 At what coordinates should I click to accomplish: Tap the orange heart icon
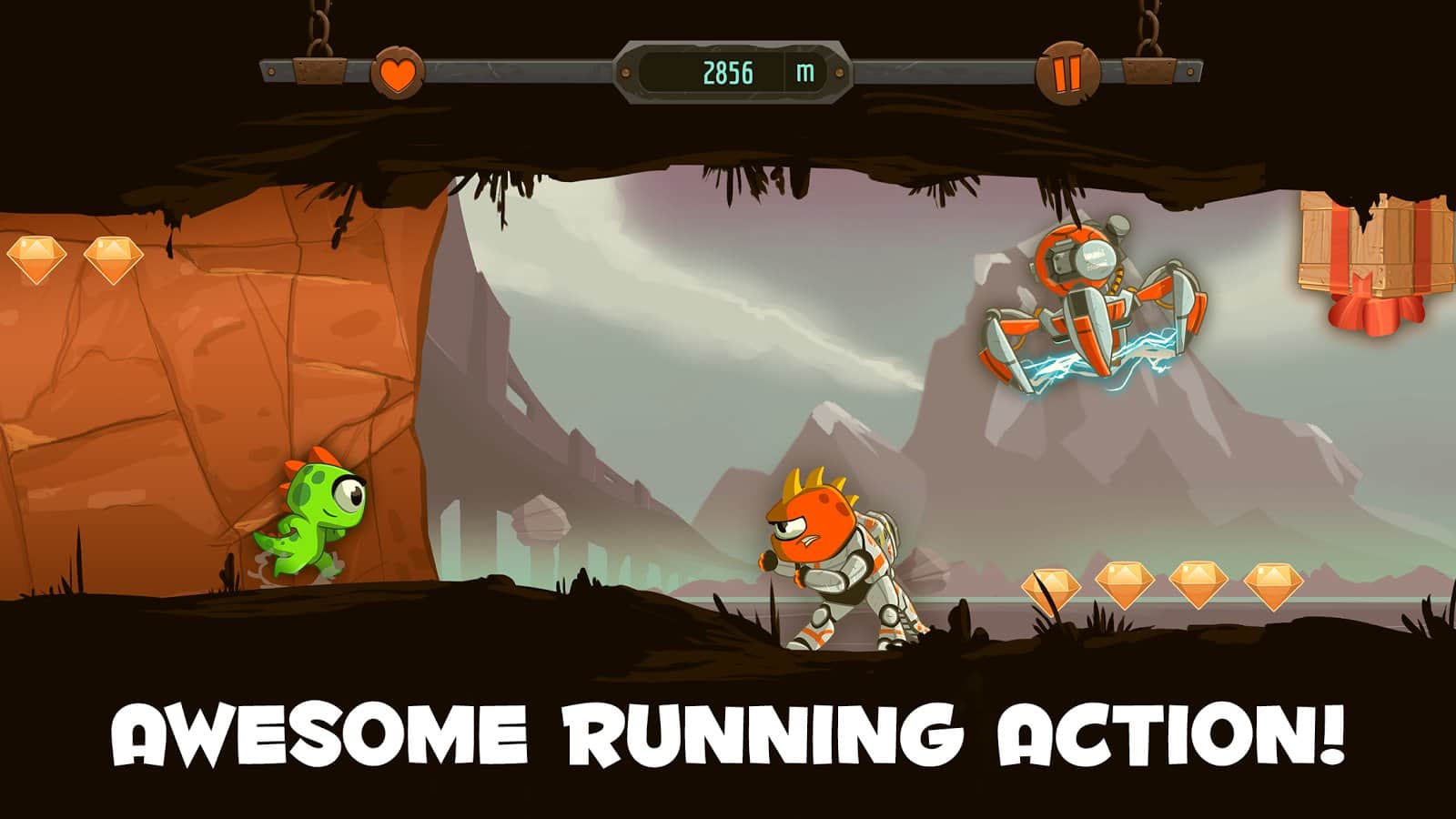point(397,73)
